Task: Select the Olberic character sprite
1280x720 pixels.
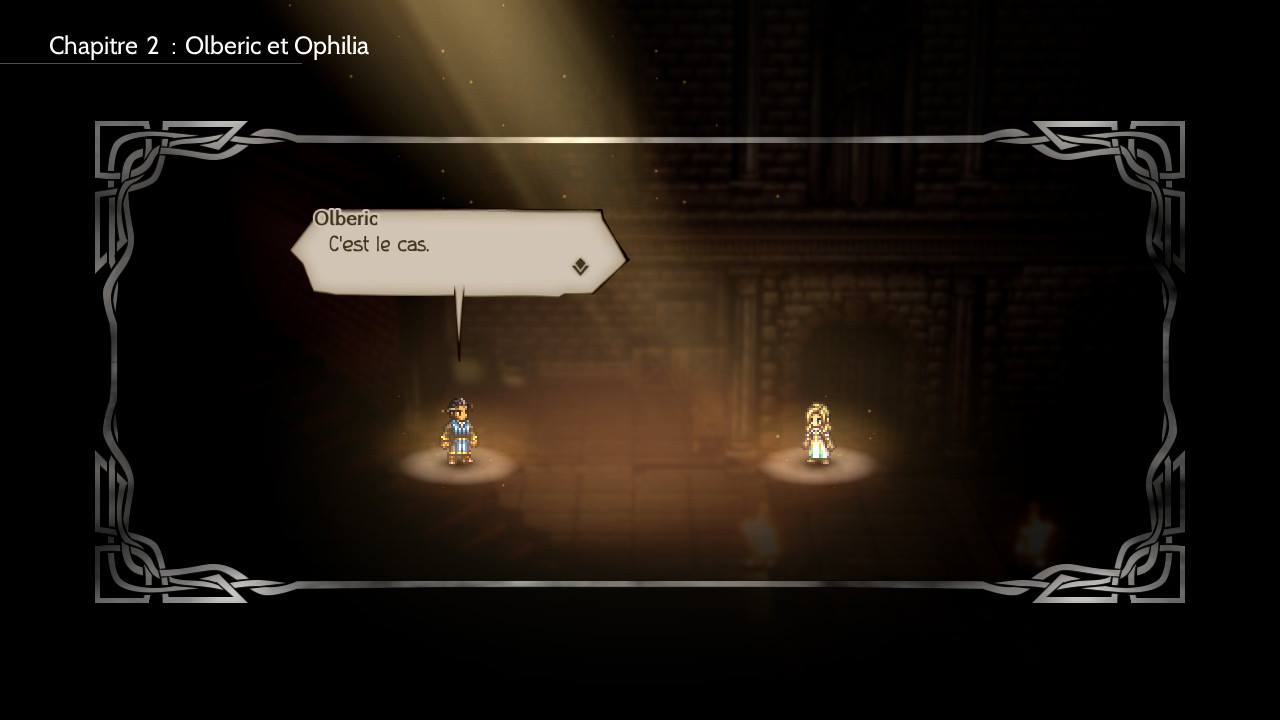Action: point(459,432)
